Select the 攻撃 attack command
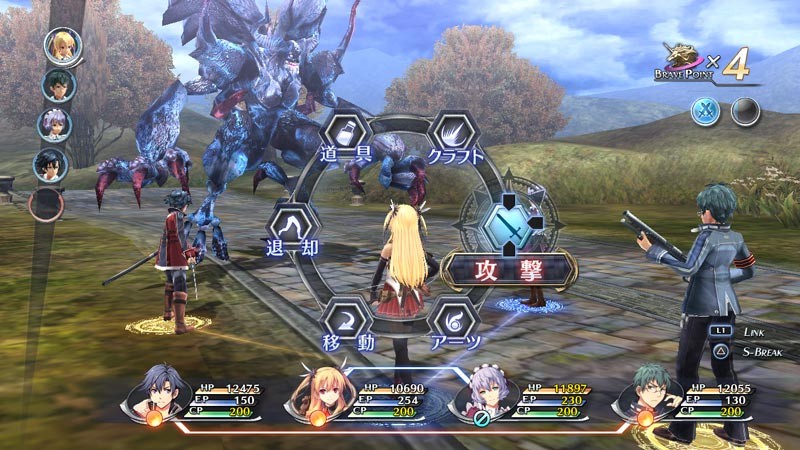The width and height of the screenshot is (800, 450). tap(511, 271)
